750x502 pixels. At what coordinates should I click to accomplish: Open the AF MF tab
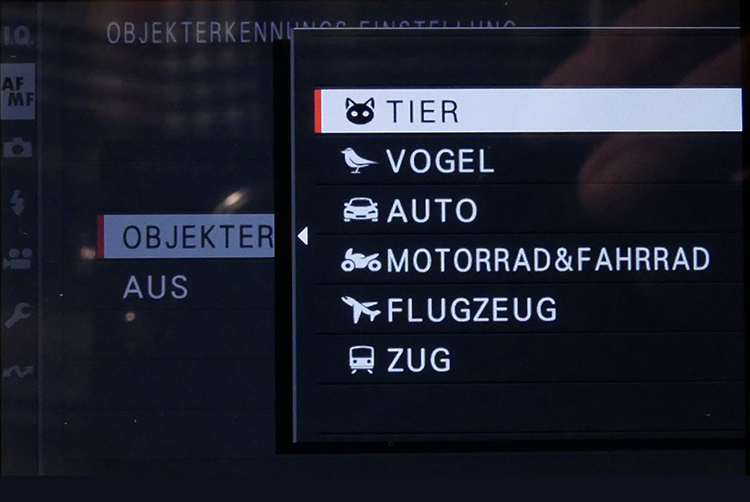(x=17, y=91)
